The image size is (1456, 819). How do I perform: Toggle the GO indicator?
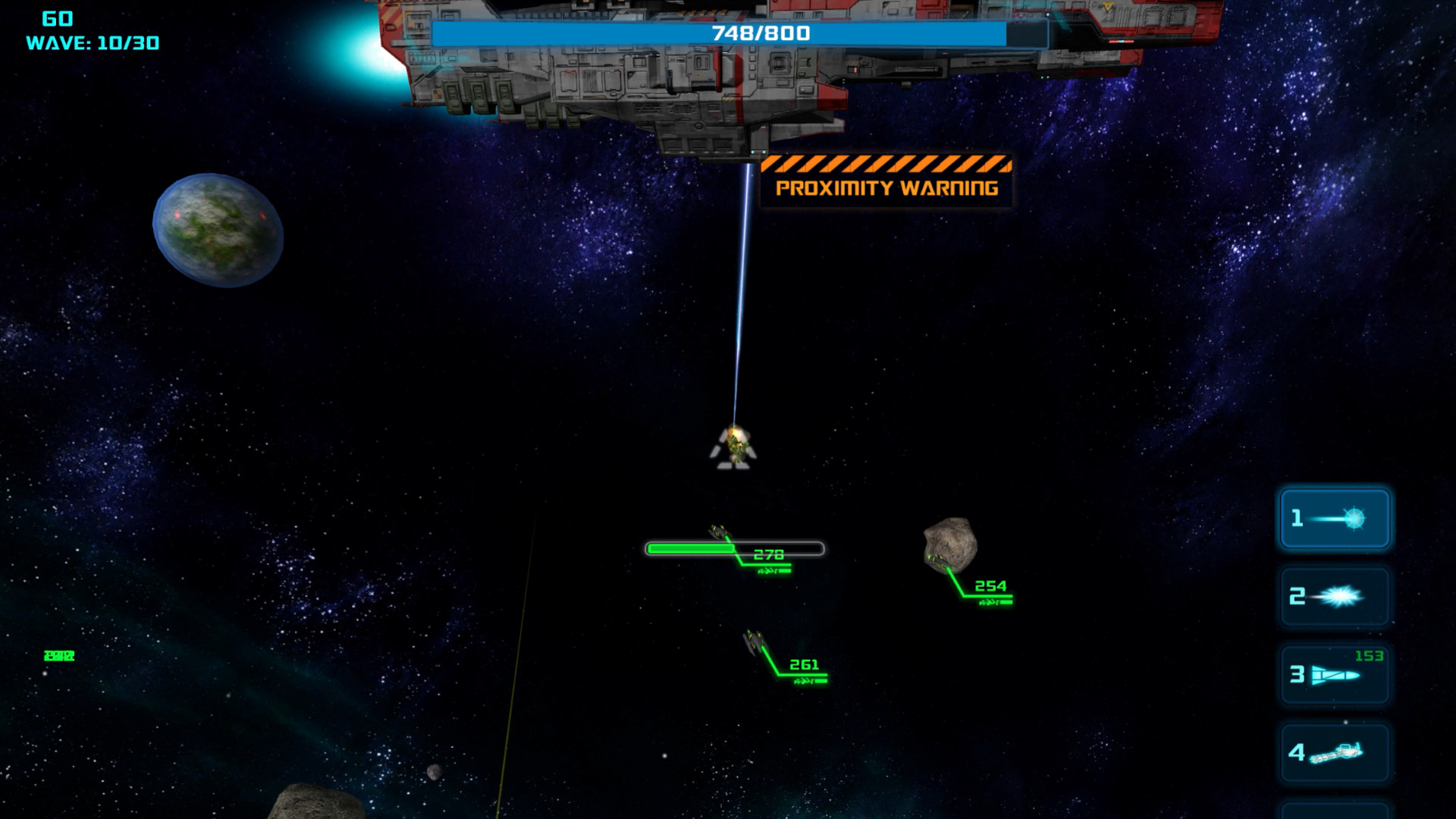tap(57, 17)
